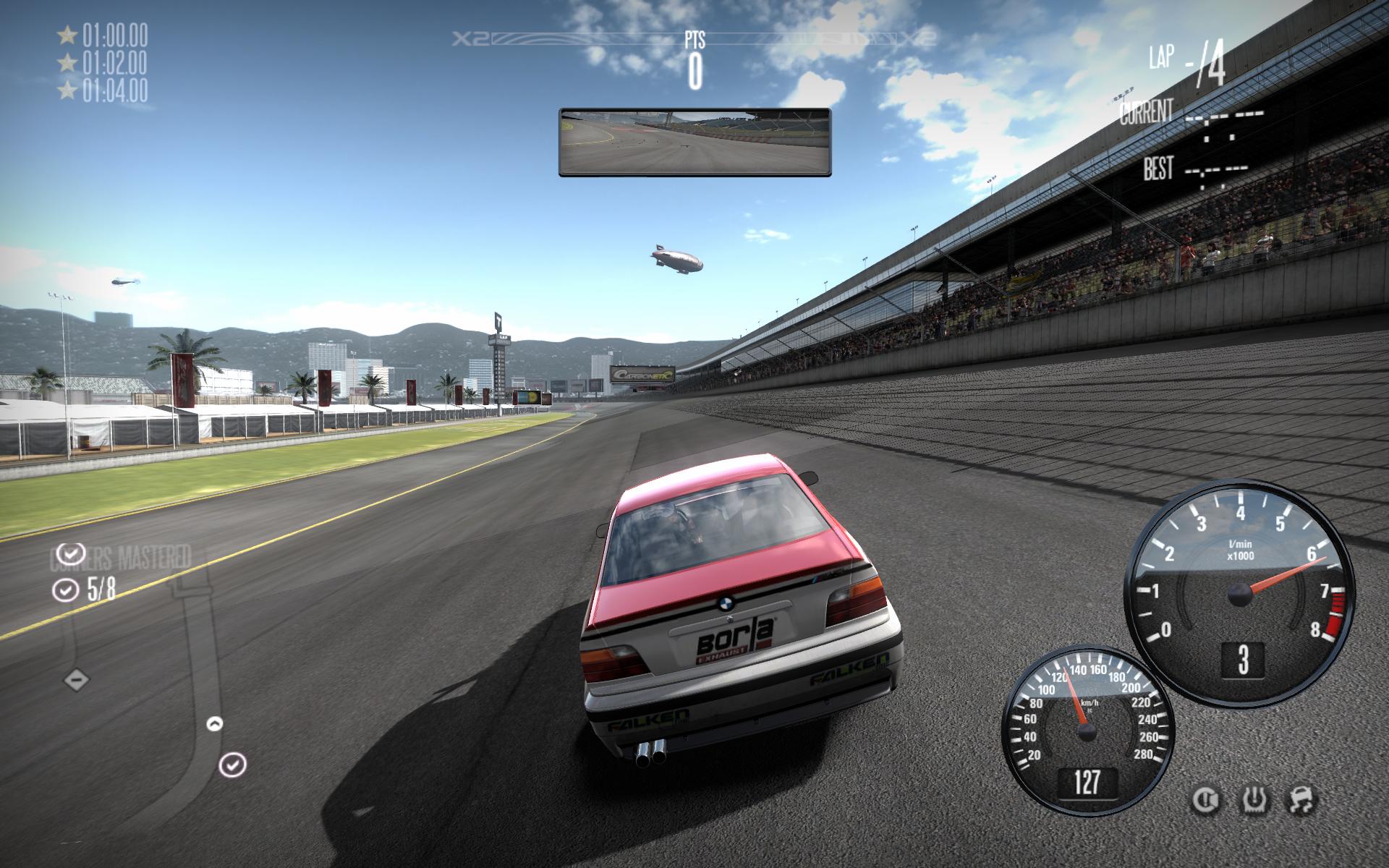The height and width of the screenshot is (868, 1389).
Task: Click the diamond minus marker on the minimap
Action: click(77, 680)
